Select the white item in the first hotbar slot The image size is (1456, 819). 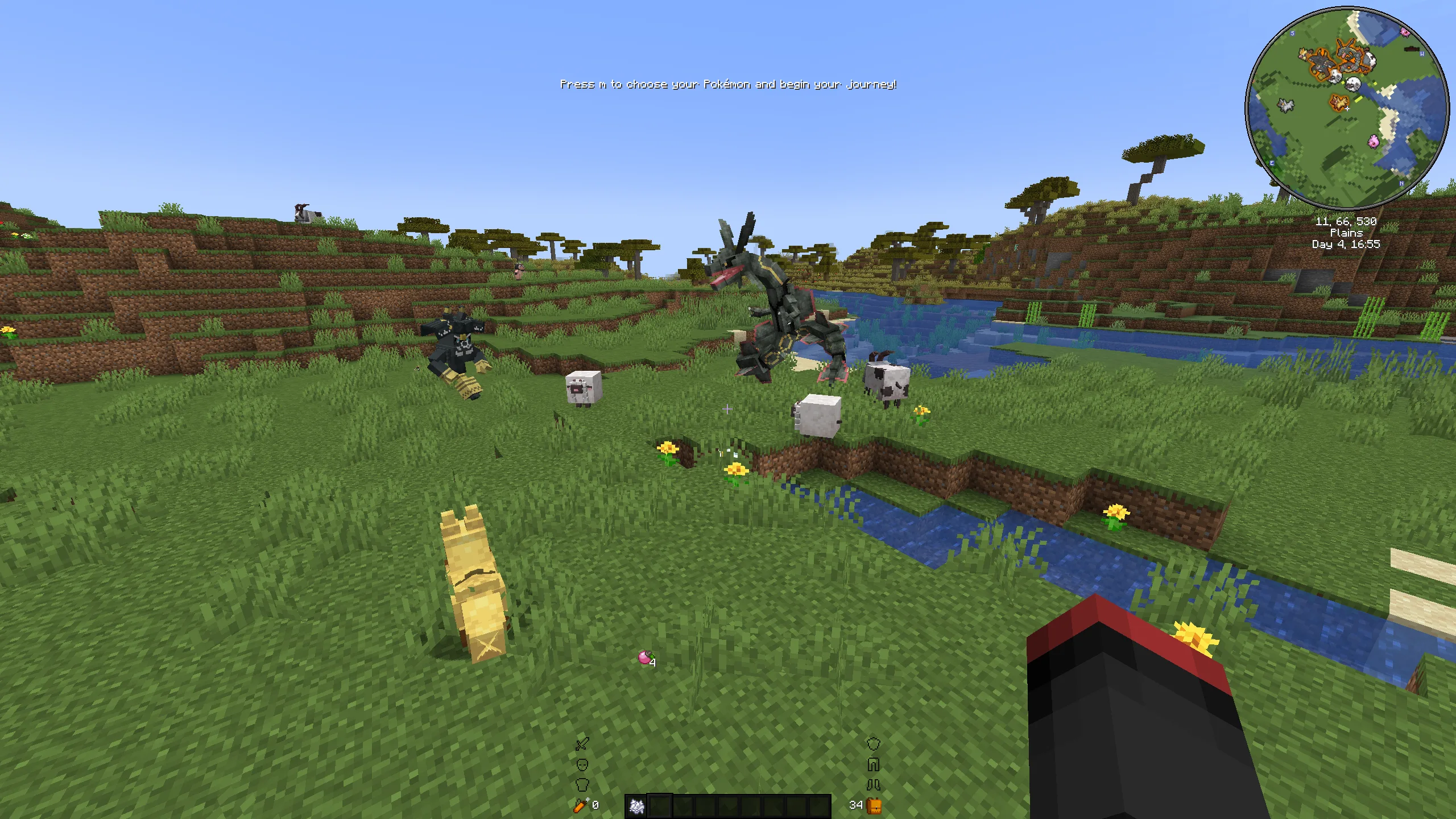[636, 805]
